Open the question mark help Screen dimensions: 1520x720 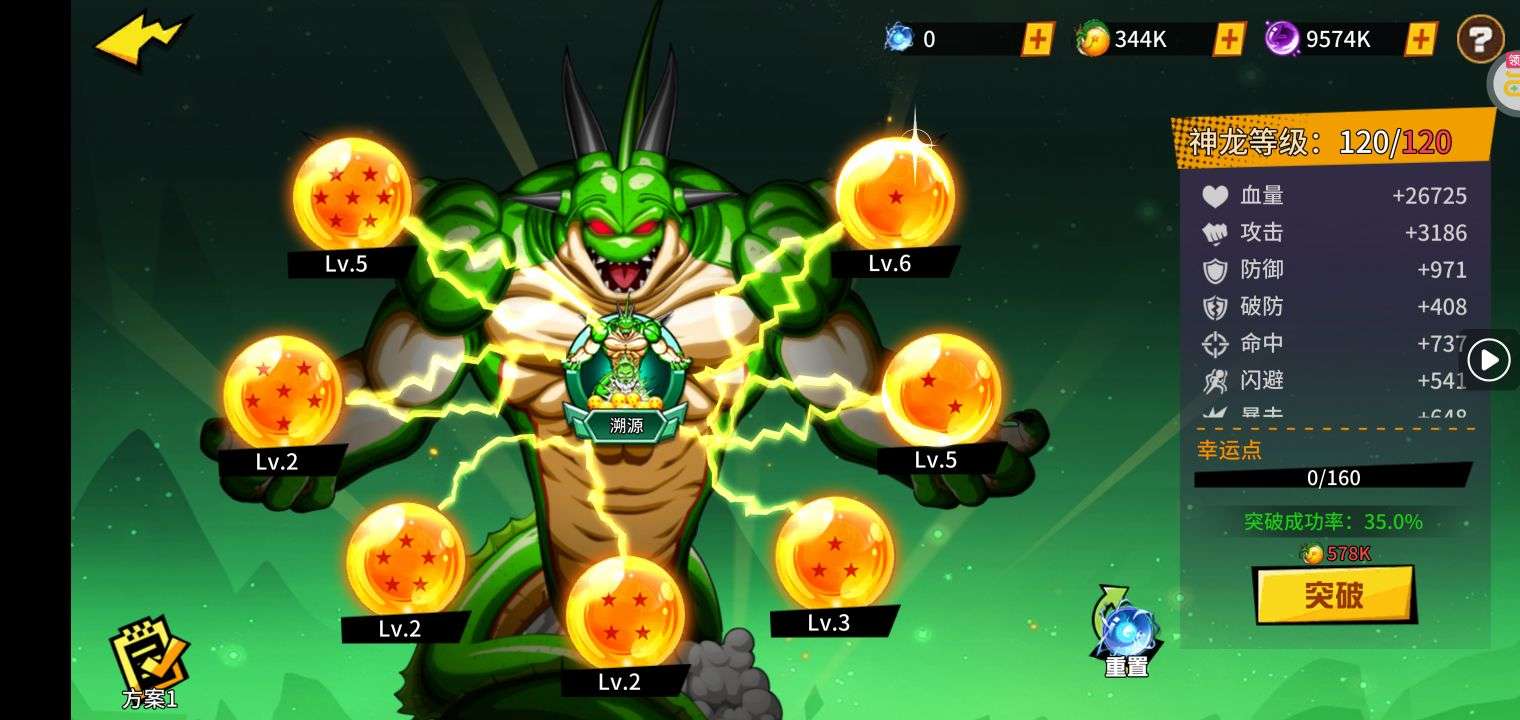(x=1480, y=40)
